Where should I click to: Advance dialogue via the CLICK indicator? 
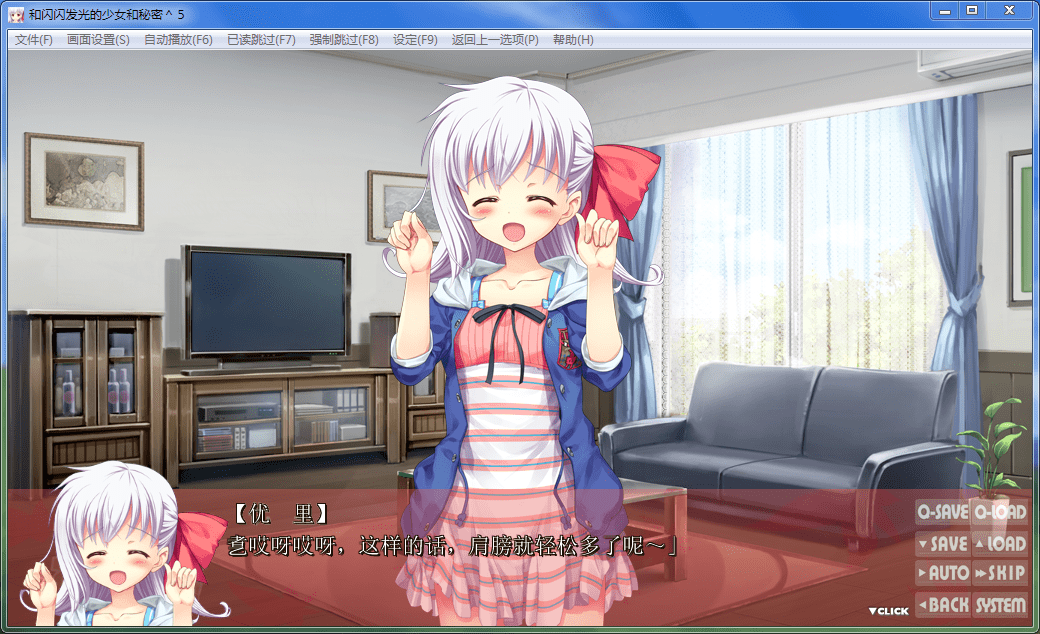click(888, 611)
